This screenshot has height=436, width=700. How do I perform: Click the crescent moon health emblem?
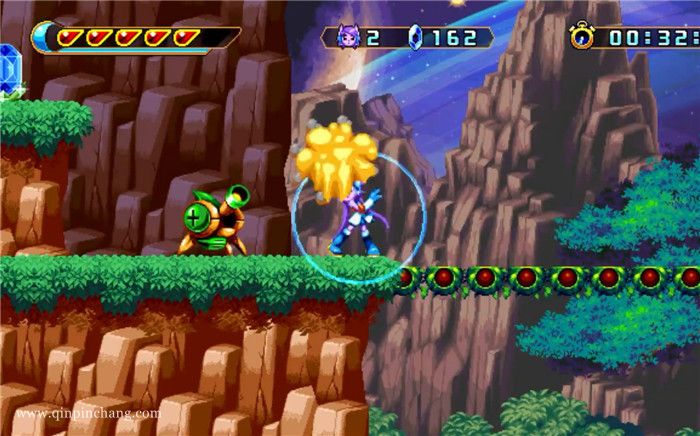(42, 38)
